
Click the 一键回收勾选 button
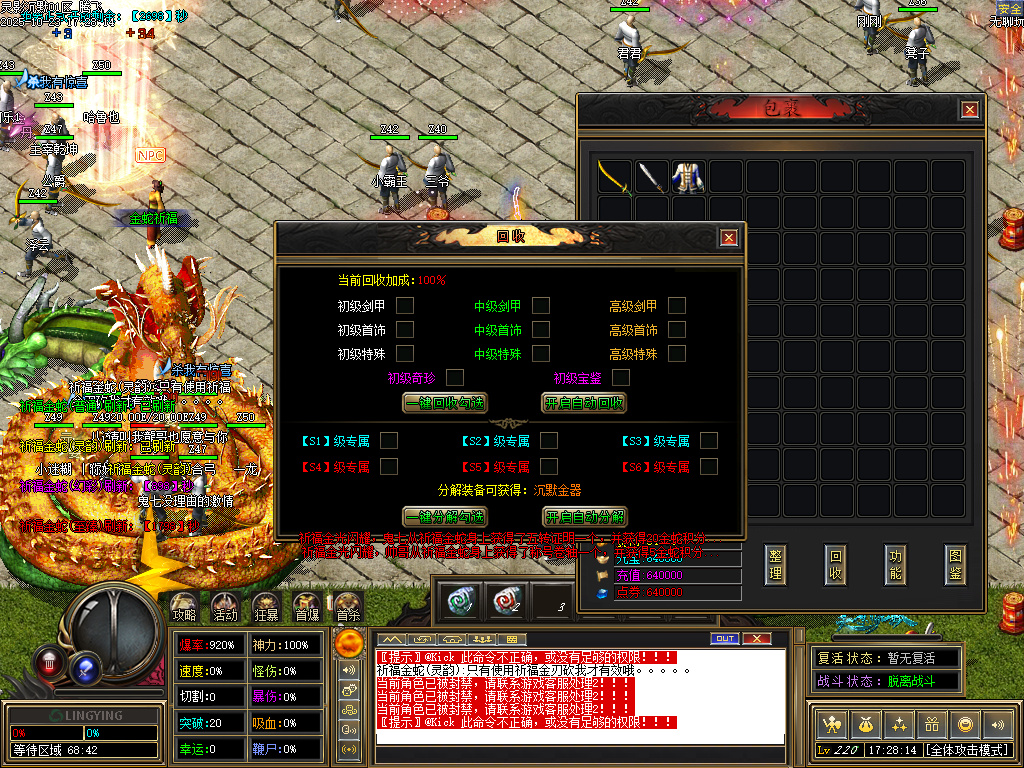tap(445, 403)
